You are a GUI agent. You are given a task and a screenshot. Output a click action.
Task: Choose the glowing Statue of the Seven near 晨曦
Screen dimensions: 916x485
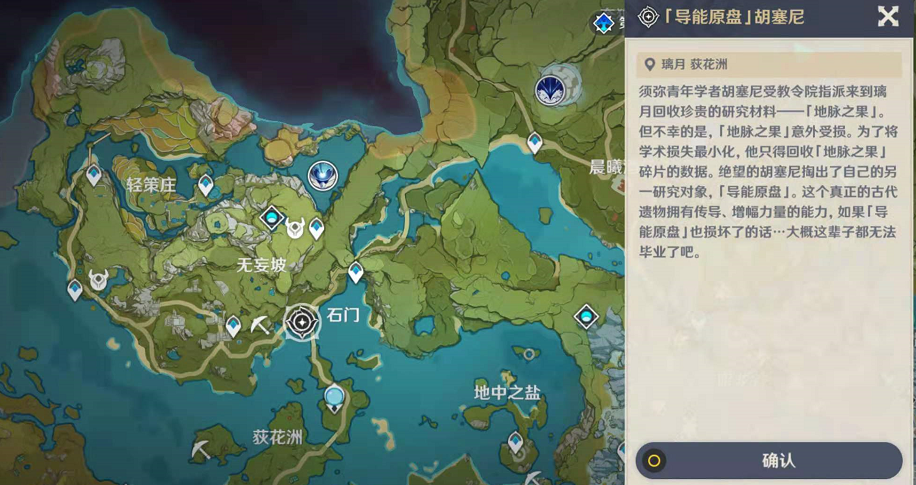(x=549, y=90)
